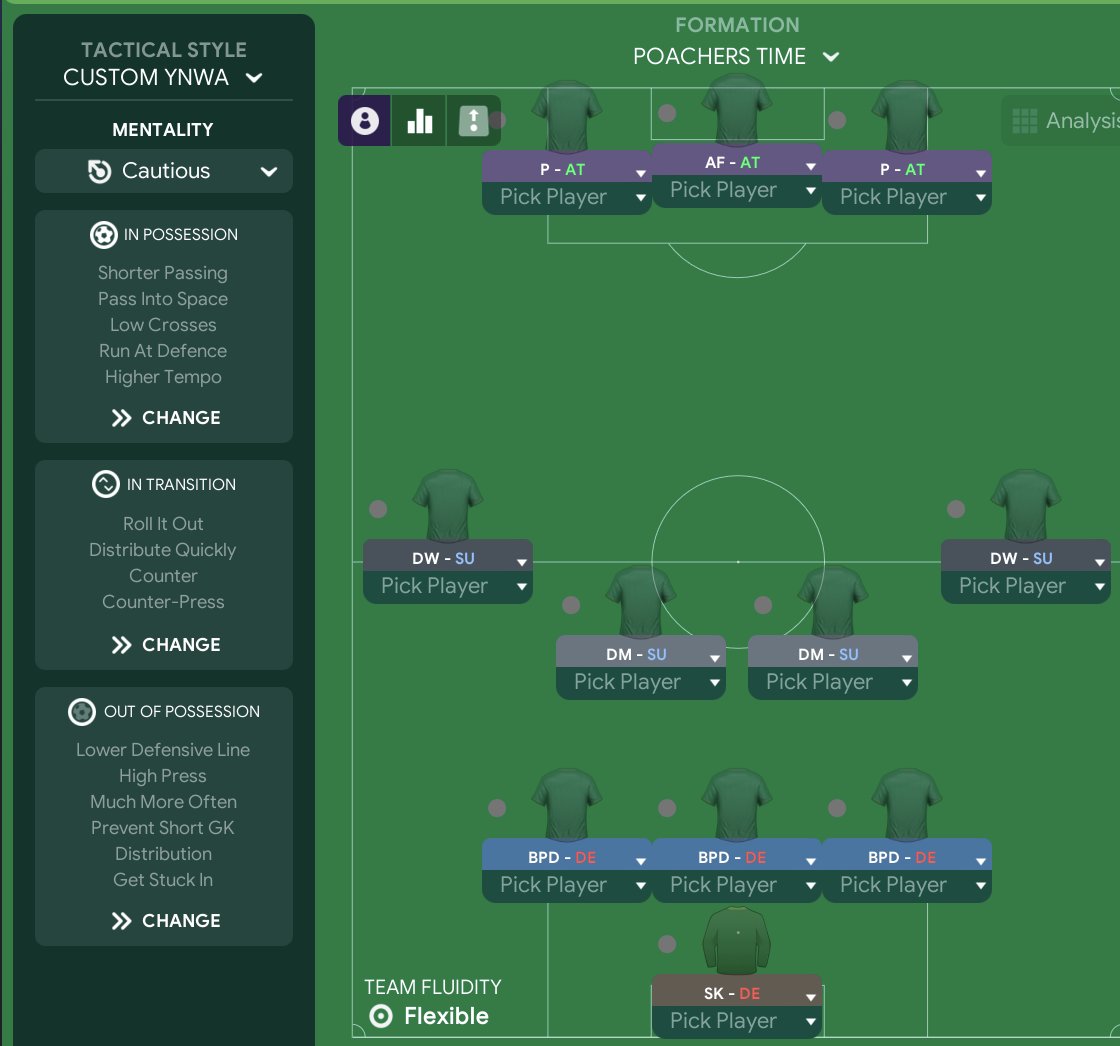Screen dimensions: 1120x1046
Task: Change the In Transition instructions
Action: (x=165, y=645)
